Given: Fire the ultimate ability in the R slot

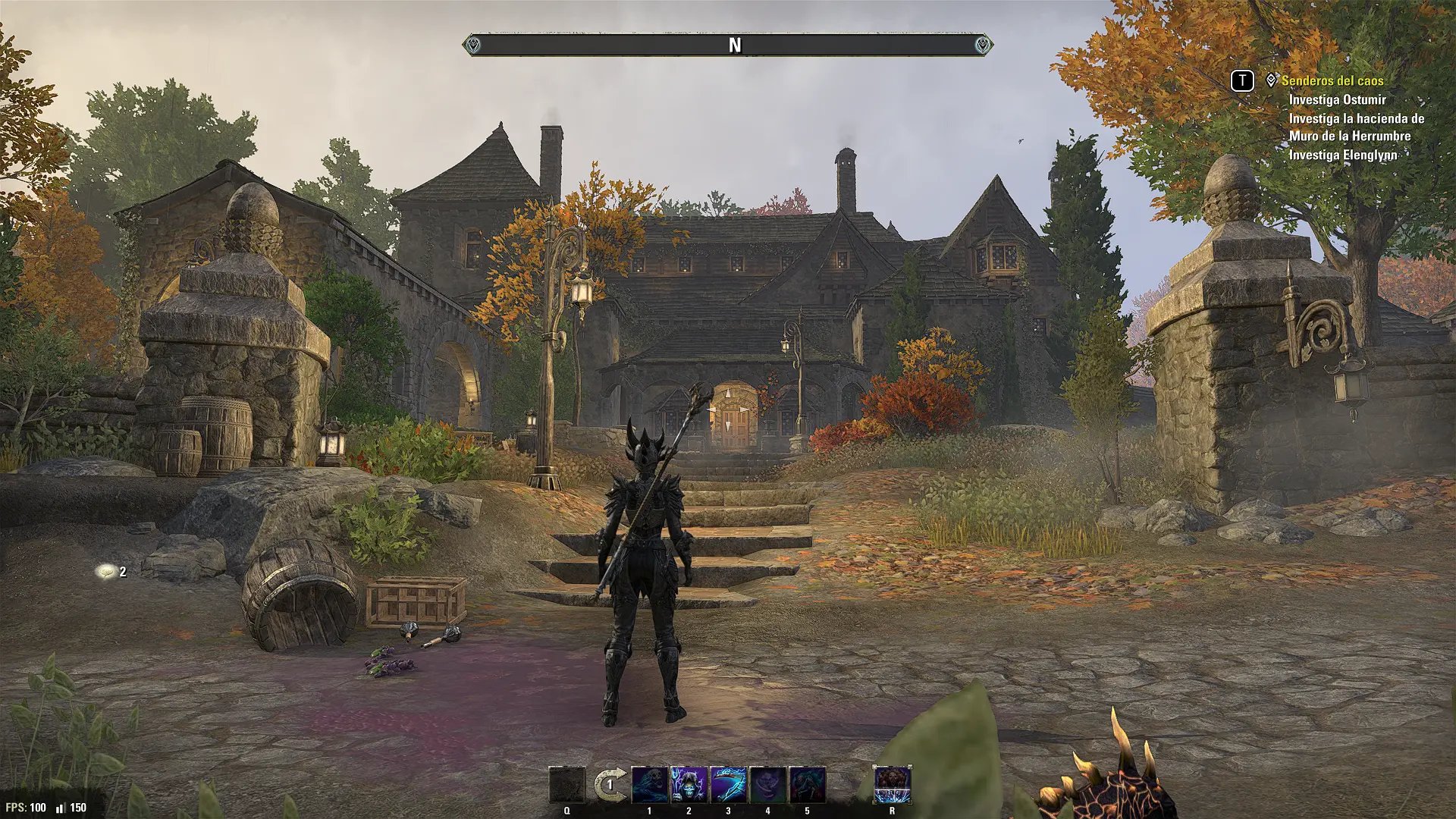Looking at the screenshot, I should [x=892, y=784].
